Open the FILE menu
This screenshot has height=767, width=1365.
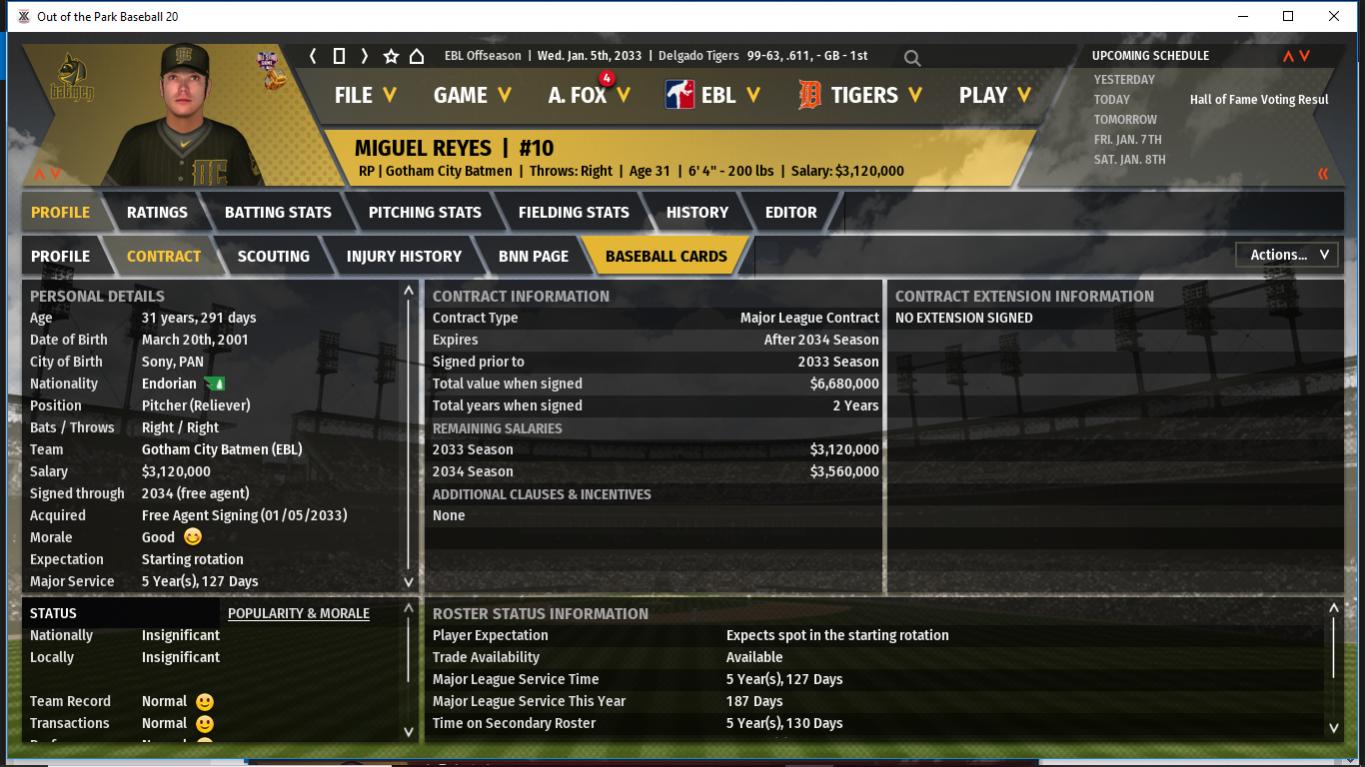(x=365, y=95)
